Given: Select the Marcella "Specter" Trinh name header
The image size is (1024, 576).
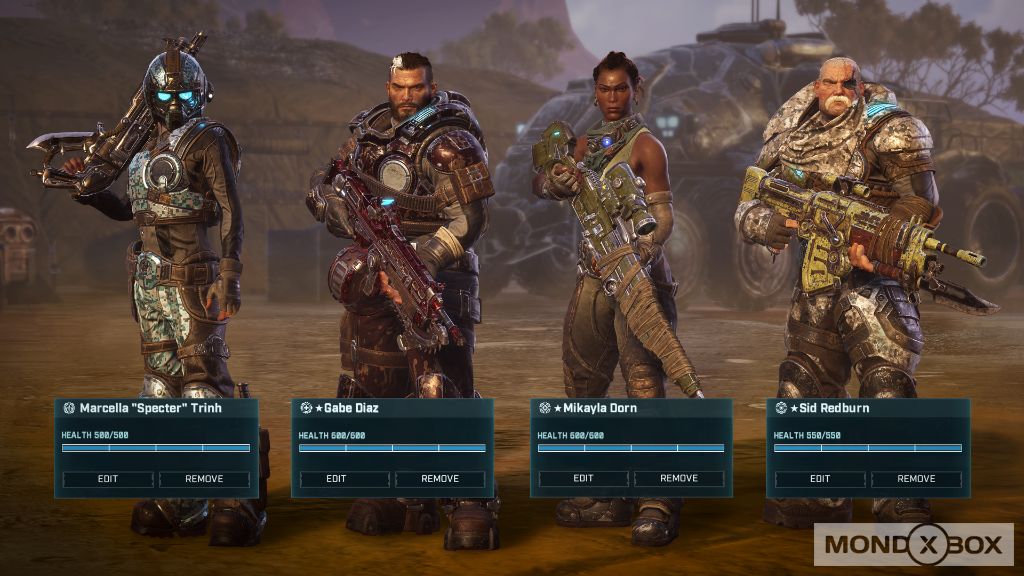Looking at the screenshot, I should 150,408.
